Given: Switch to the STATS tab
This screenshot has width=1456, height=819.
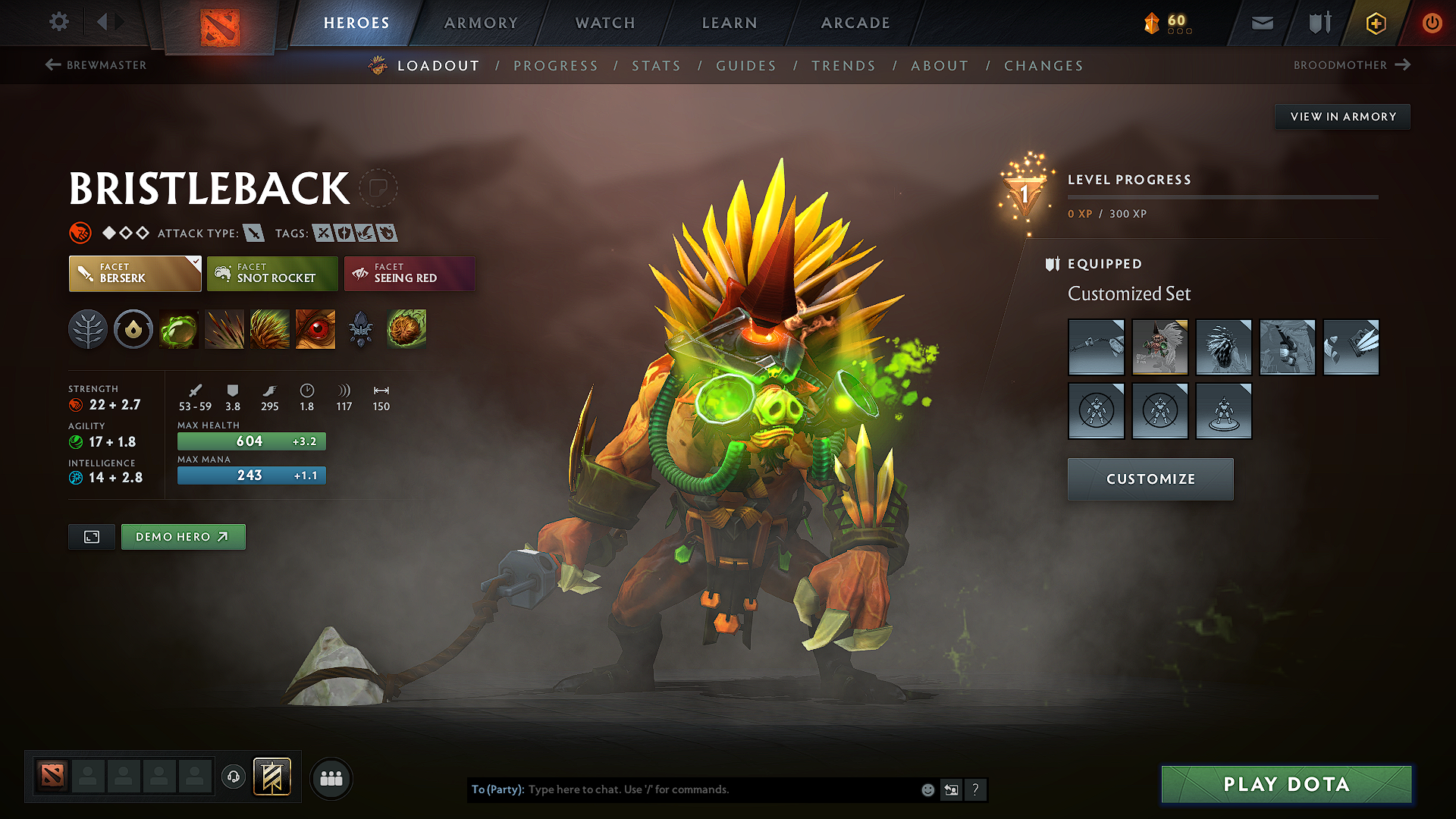Looking at the screenshot, I should (656, 66).
